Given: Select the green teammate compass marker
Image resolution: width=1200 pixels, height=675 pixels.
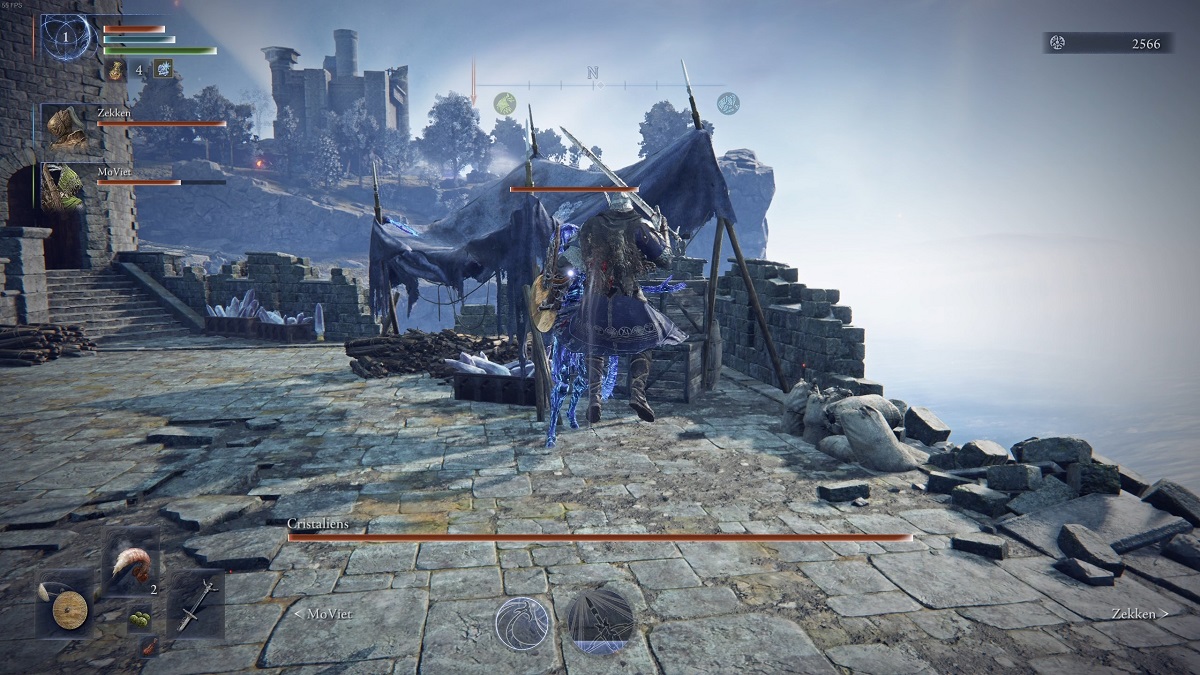Looking at the screenshot, I should coord(505,103).
